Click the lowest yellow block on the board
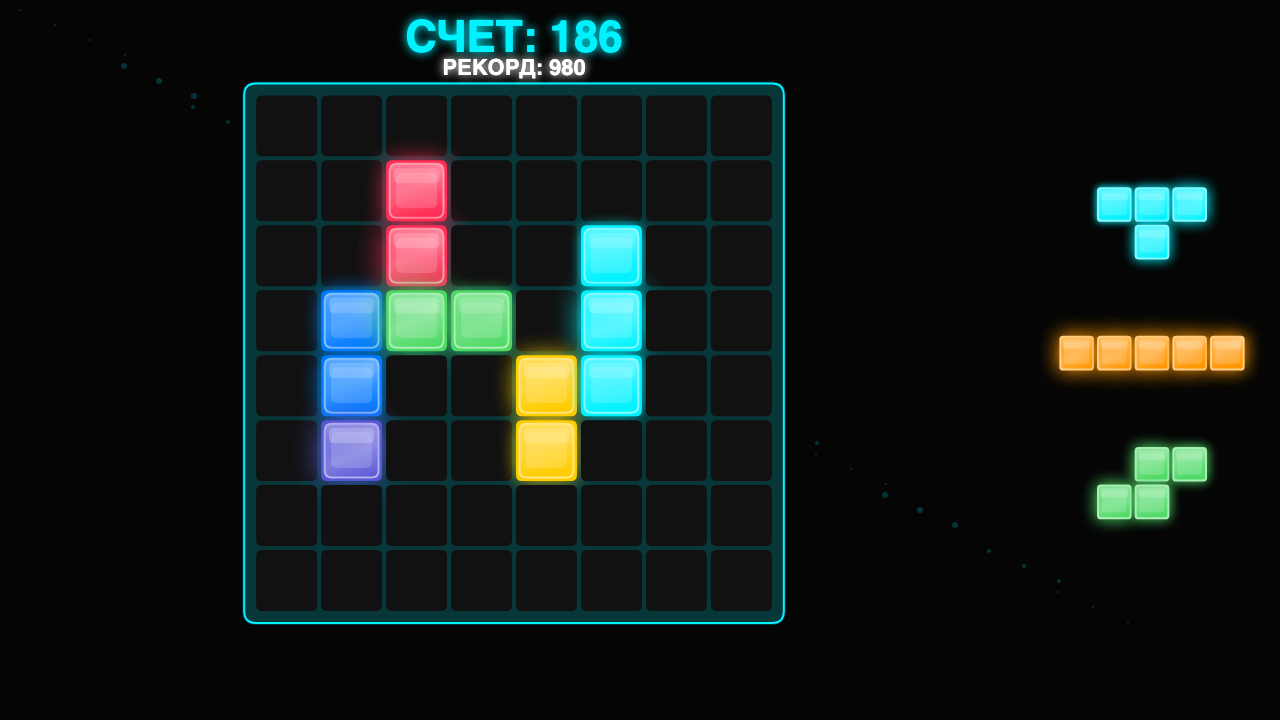 pos(546,450)
